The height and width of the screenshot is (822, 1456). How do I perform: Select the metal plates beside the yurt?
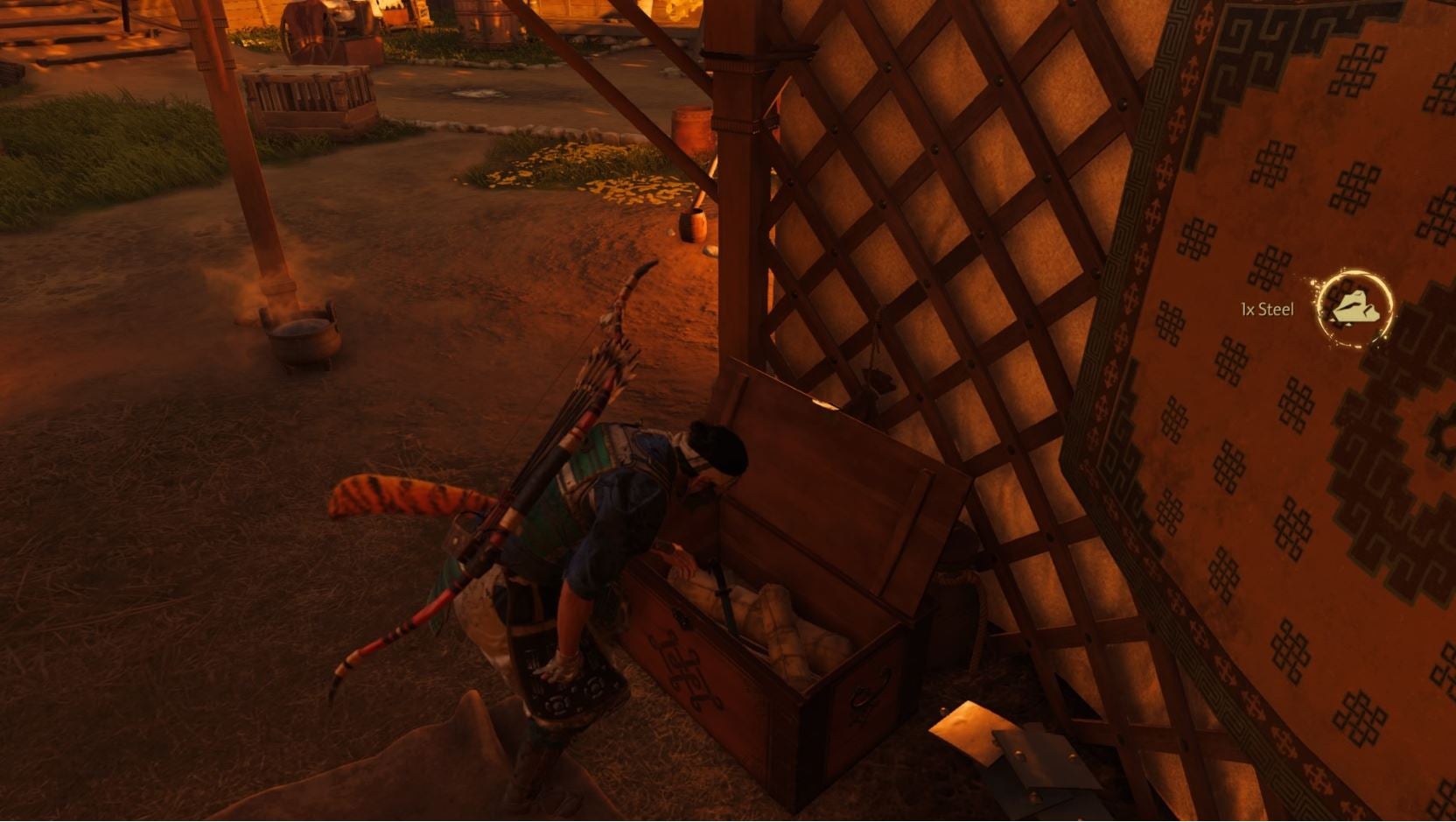point(997,744)
